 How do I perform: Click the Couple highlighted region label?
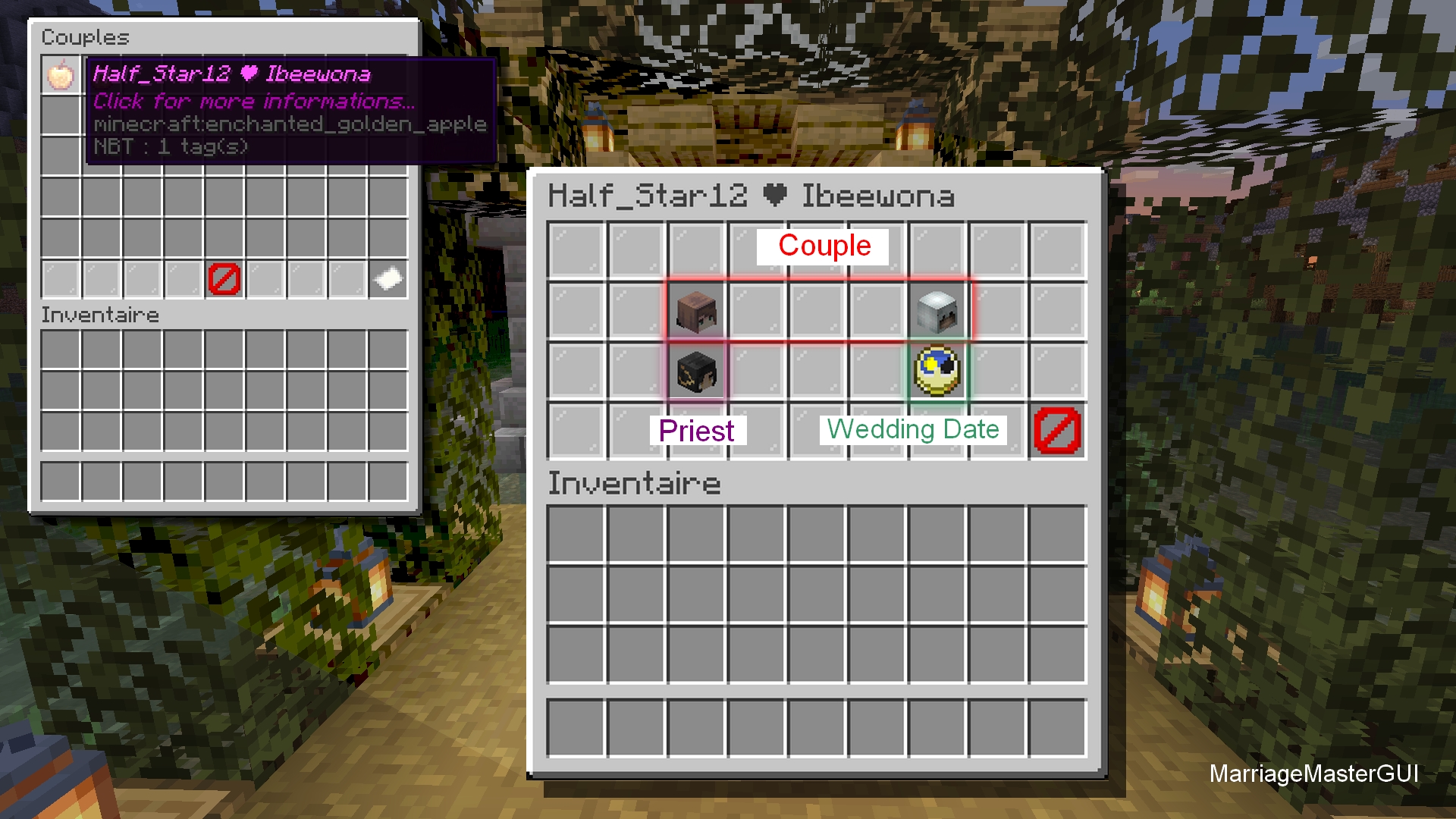(x=823, y=245)
